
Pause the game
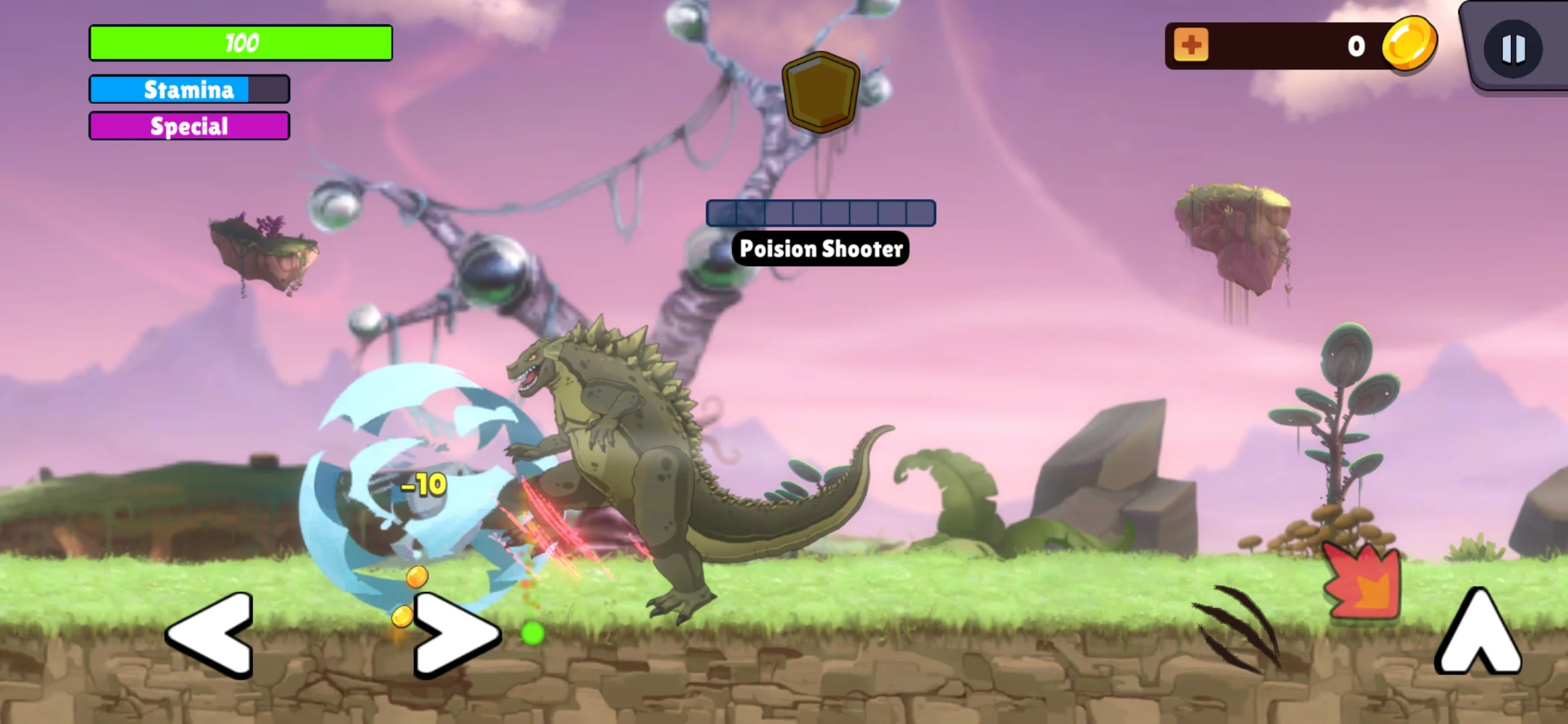point(1513,48)
